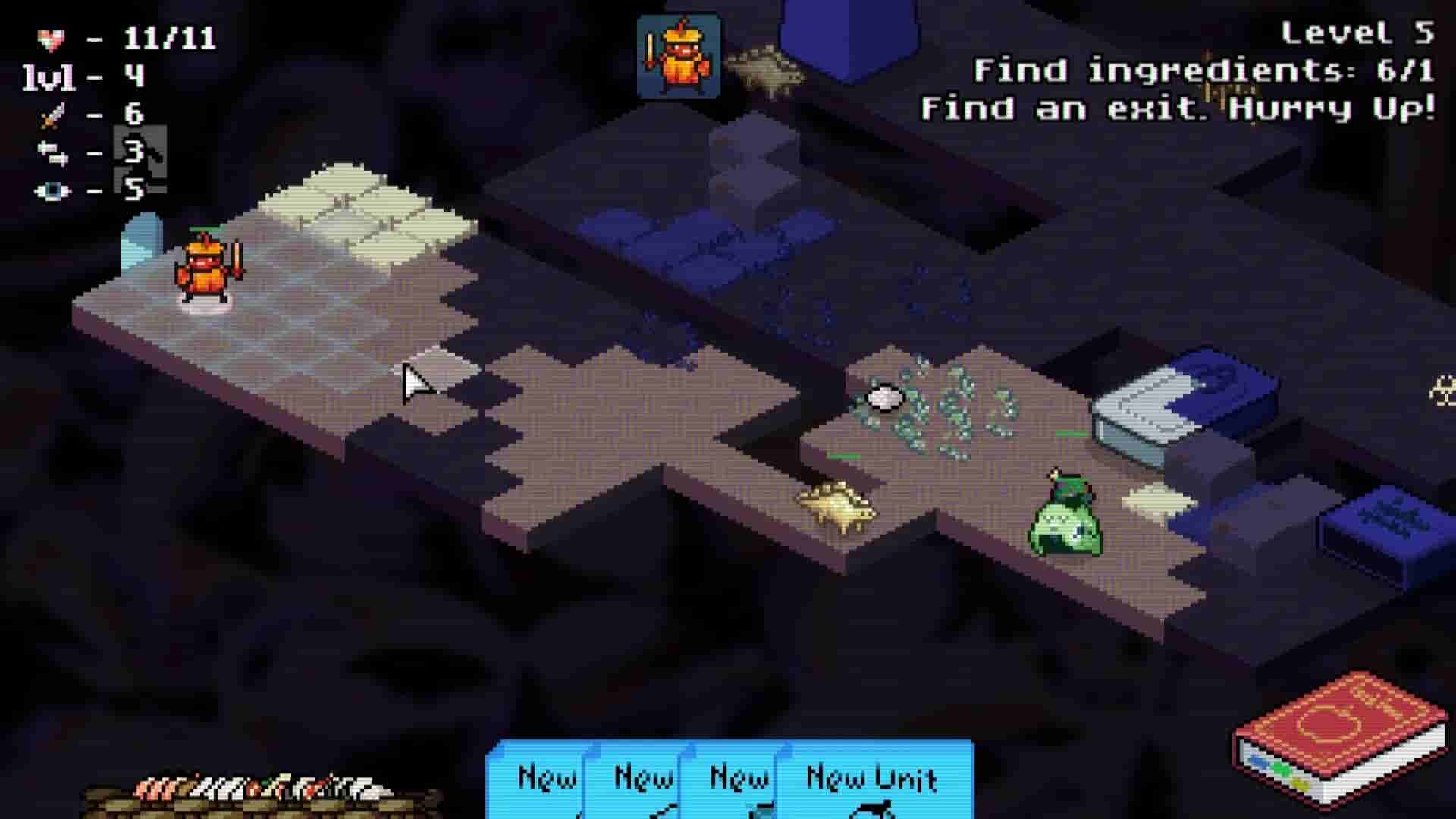Click the 11/11 health counter text
This screenshot has height=819, width=1456.
click(x=168, y=36)
